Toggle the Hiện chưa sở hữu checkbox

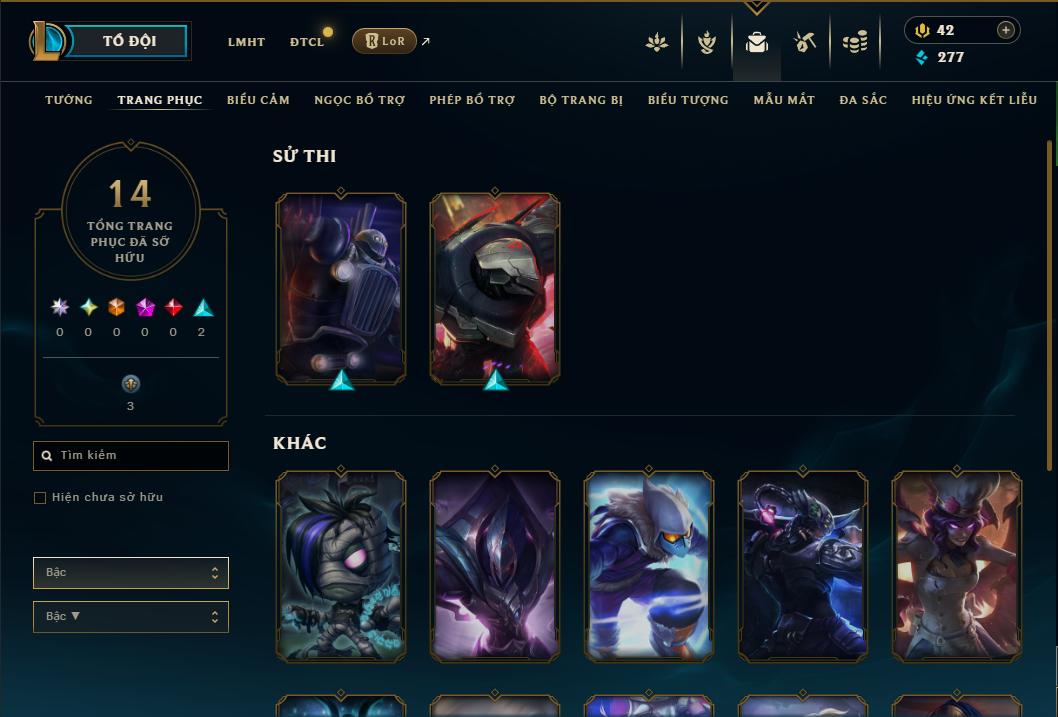coord(40,497)
